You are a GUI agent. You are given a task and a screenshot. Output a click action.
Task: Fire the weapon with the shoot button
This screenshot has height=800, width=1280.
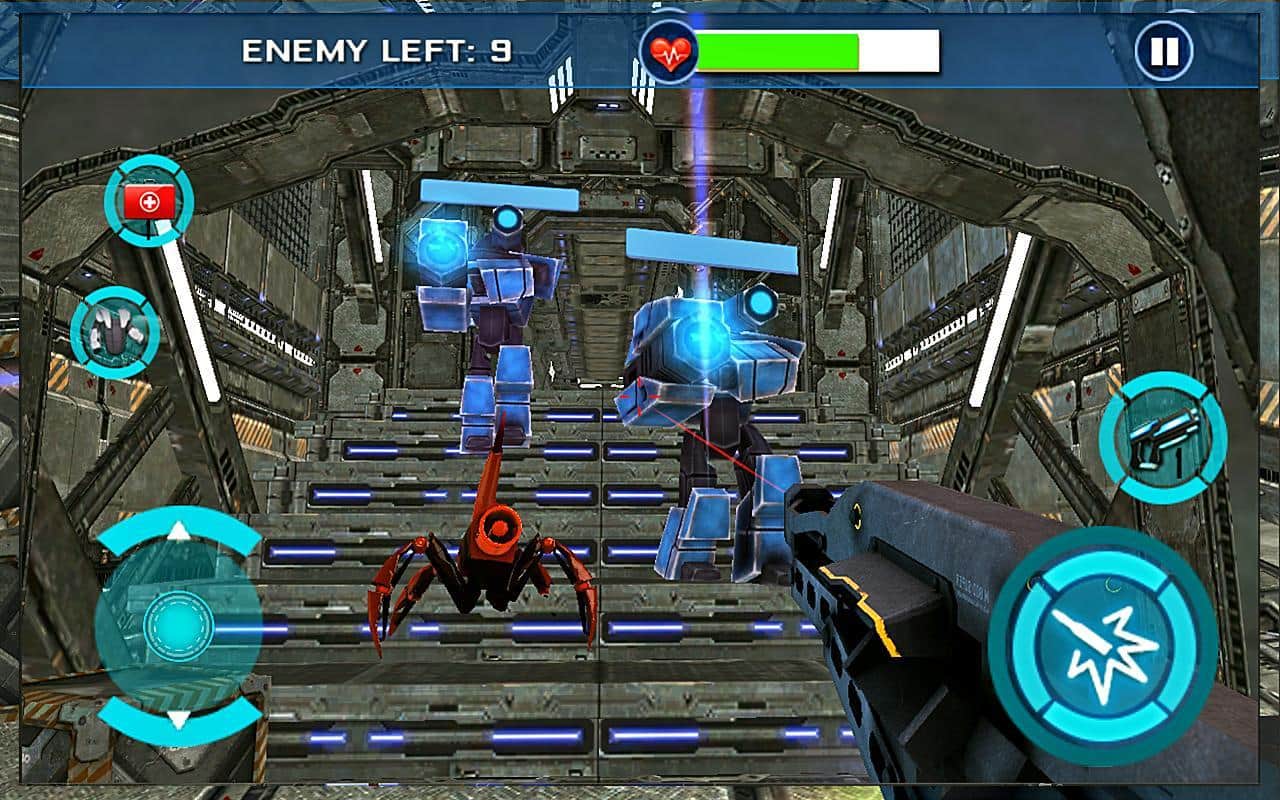(1102, 645)
